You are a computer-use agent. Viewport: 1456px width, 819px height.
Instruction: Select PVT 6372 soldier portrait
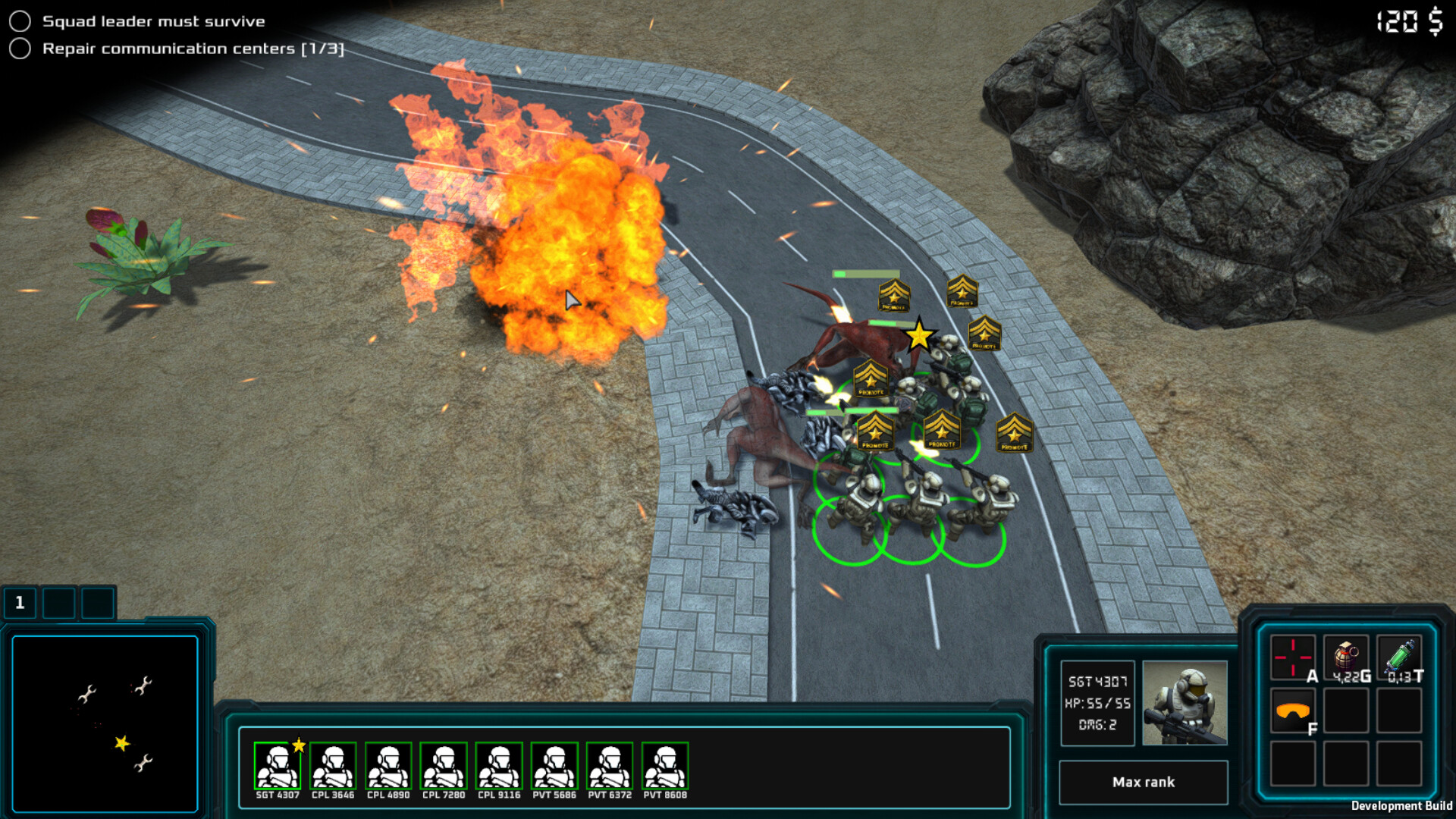coord(610,767)
